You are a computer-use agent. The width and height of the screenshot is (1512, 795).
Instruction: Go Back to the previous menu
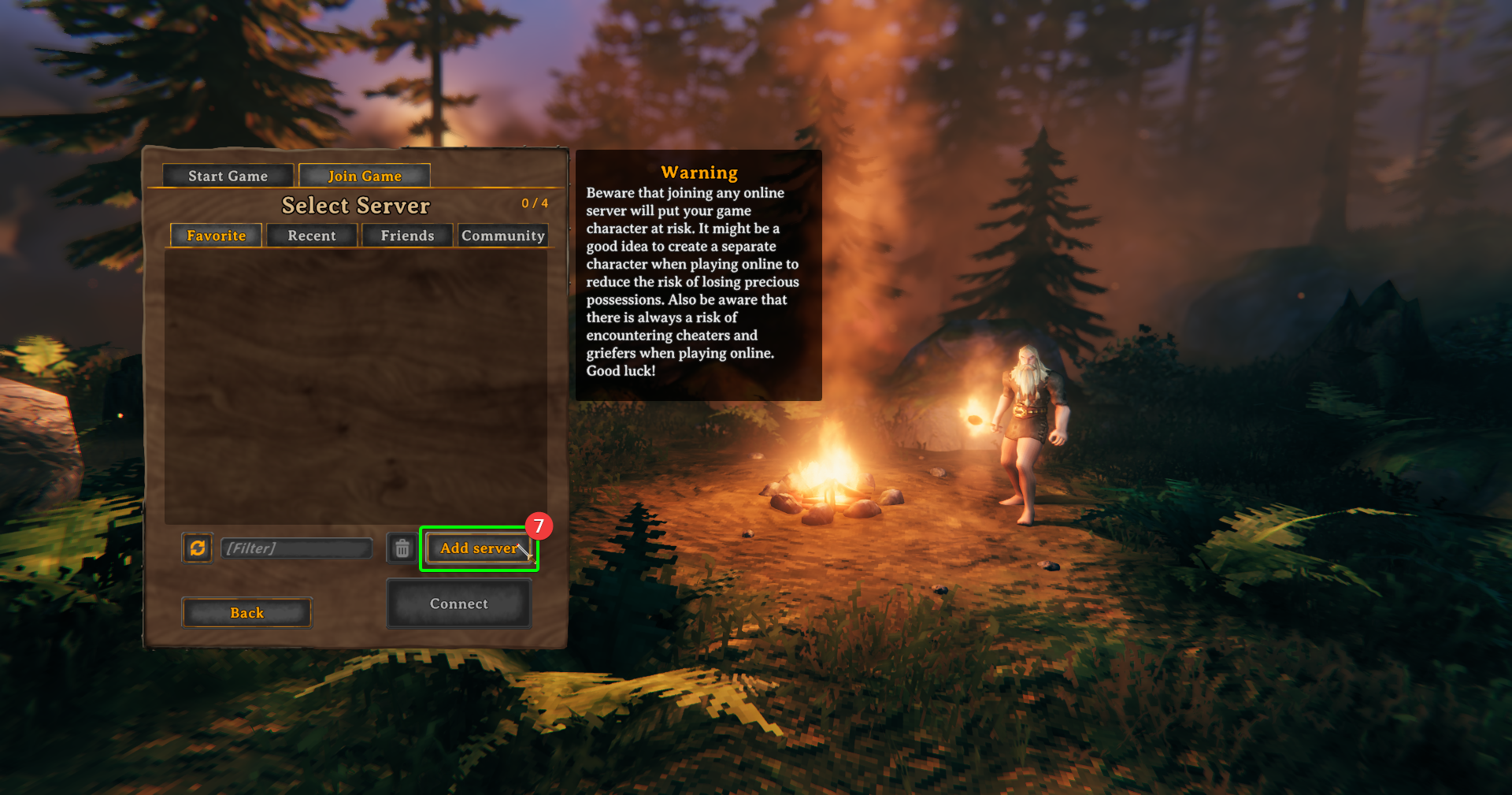(x=246, y=612)
